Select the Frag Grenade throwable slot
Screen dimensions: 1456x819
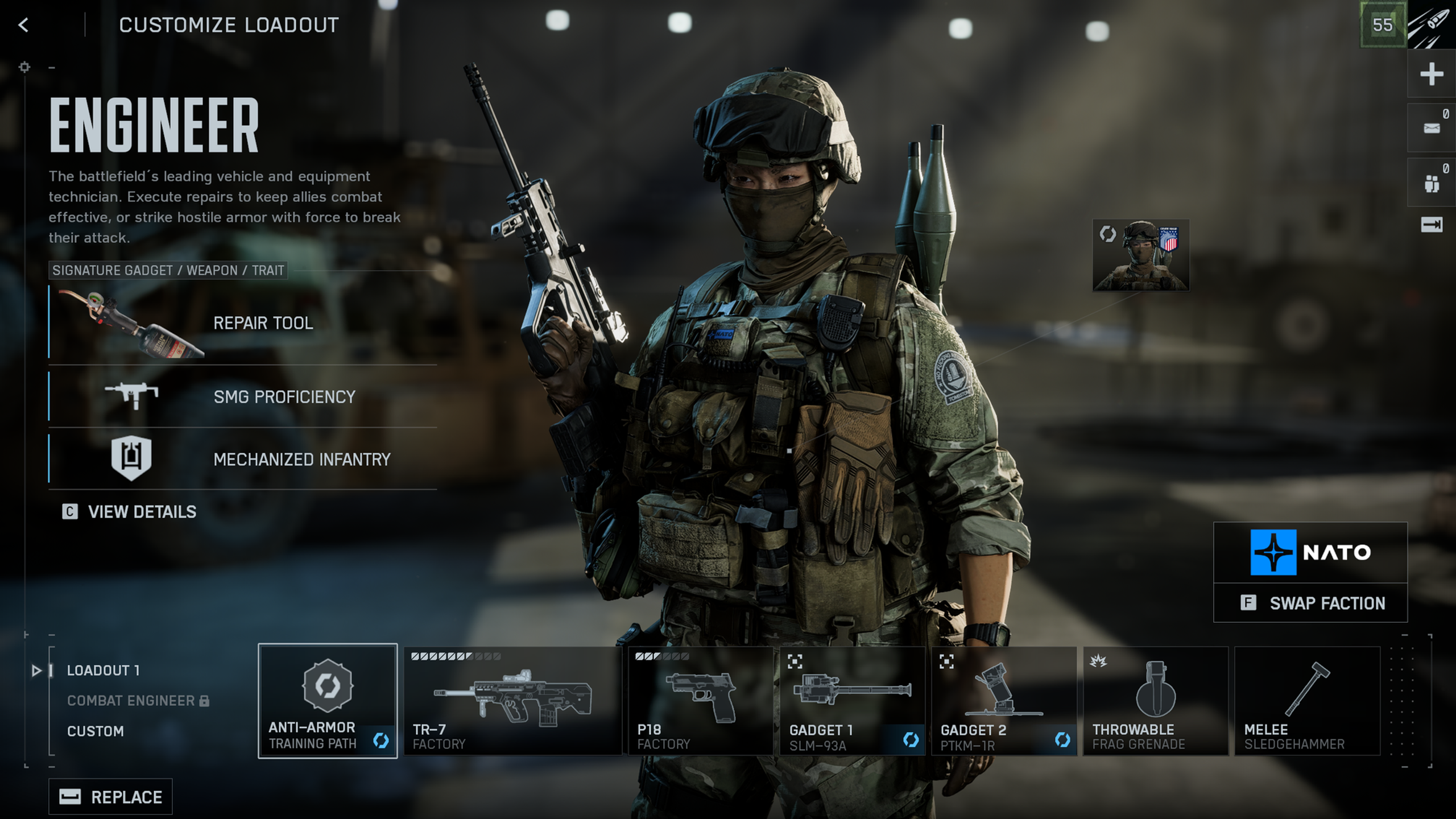(x=1155, y=701)
